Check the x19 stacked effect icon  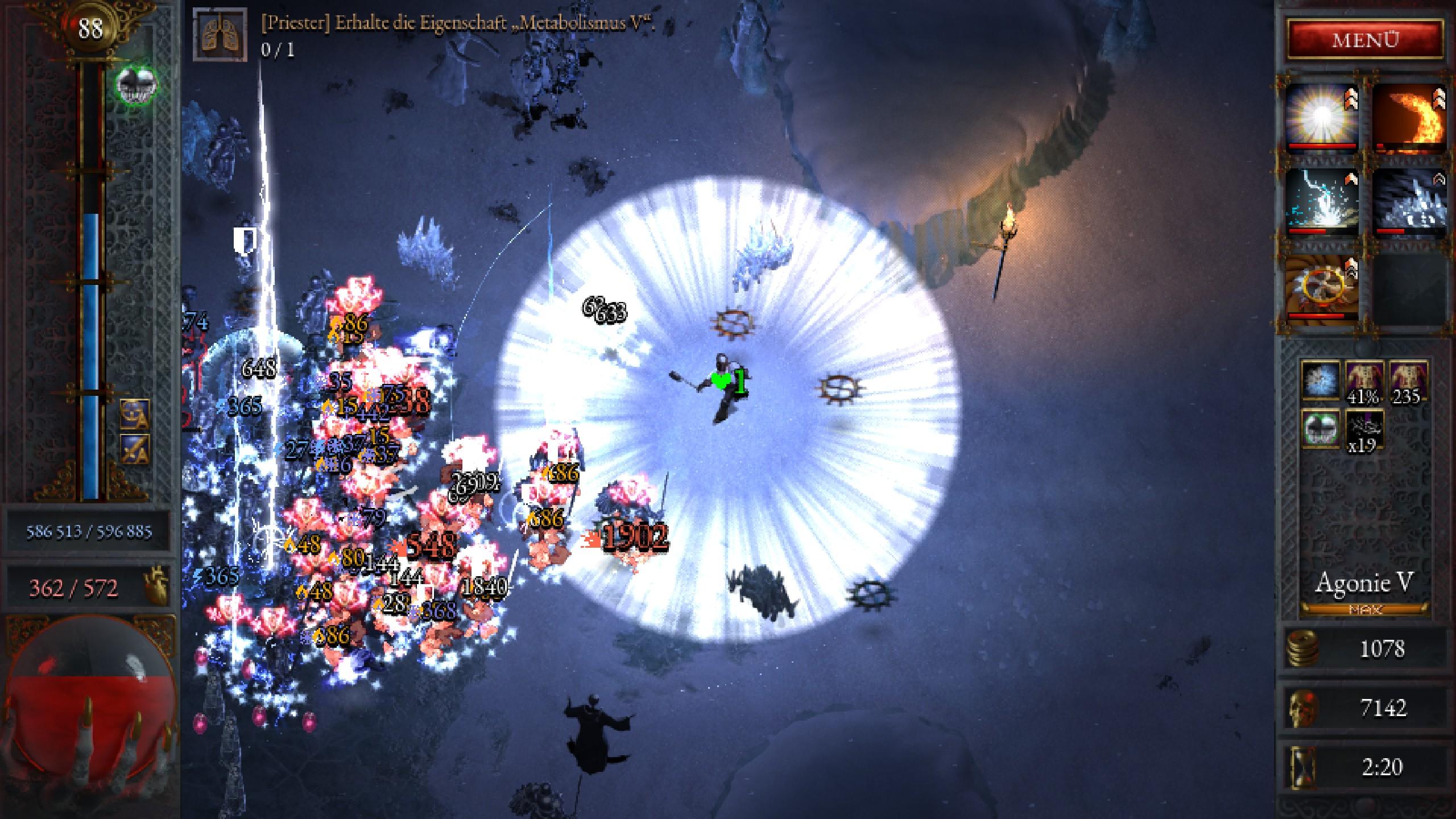(1364, 431)
